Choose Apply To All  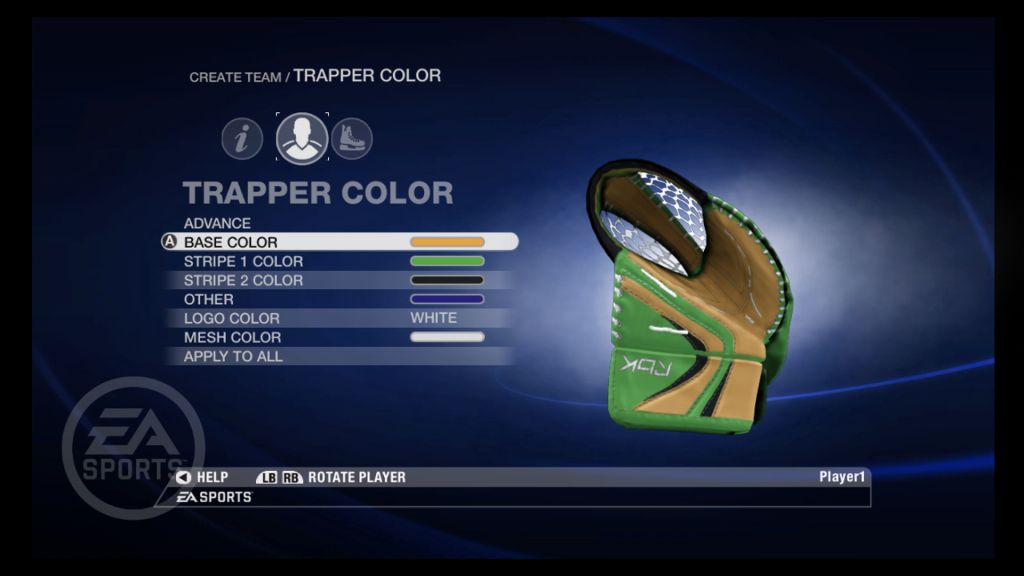(x=233, y=356)
